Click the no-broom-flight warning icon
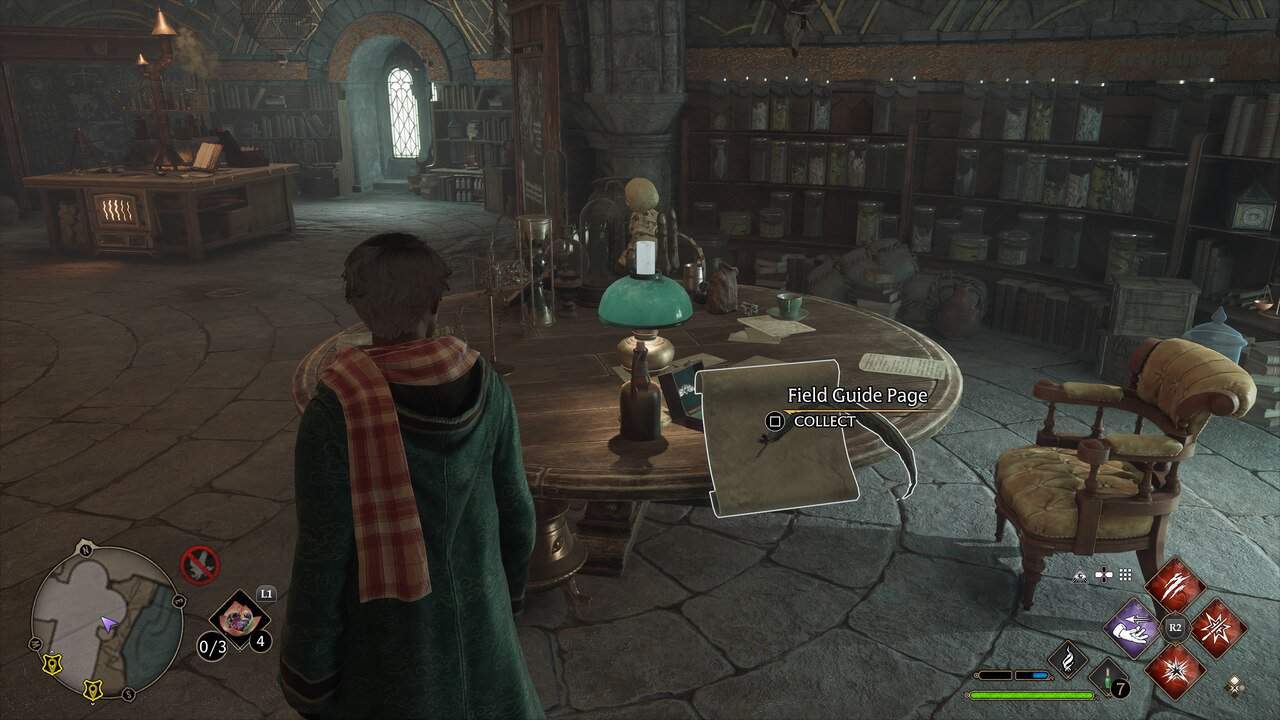The image size is (1280, 720). (x=199, y=565)
